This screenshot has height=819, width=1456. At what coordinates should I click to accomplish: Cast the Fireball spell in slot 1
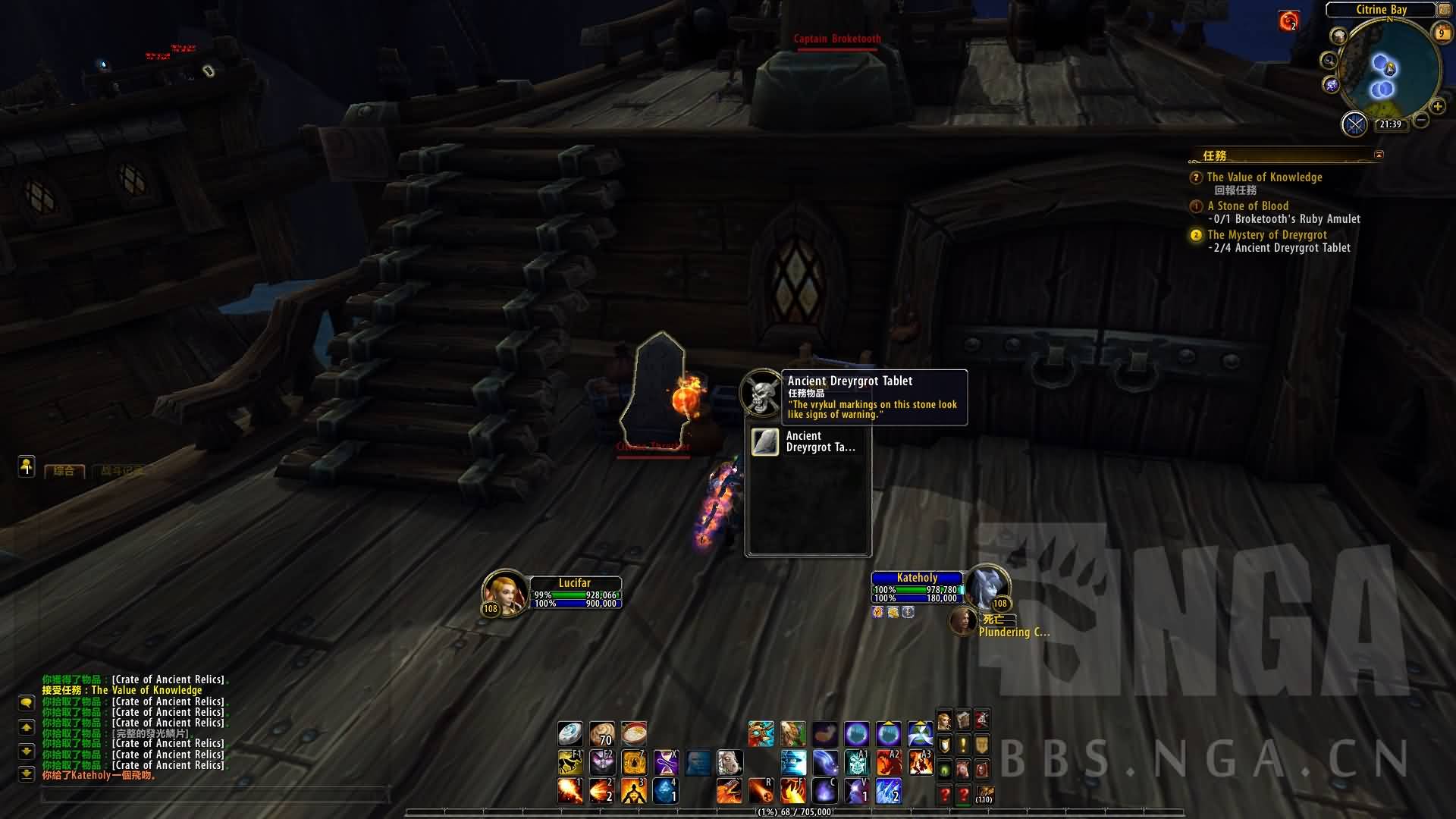(570, 791)
